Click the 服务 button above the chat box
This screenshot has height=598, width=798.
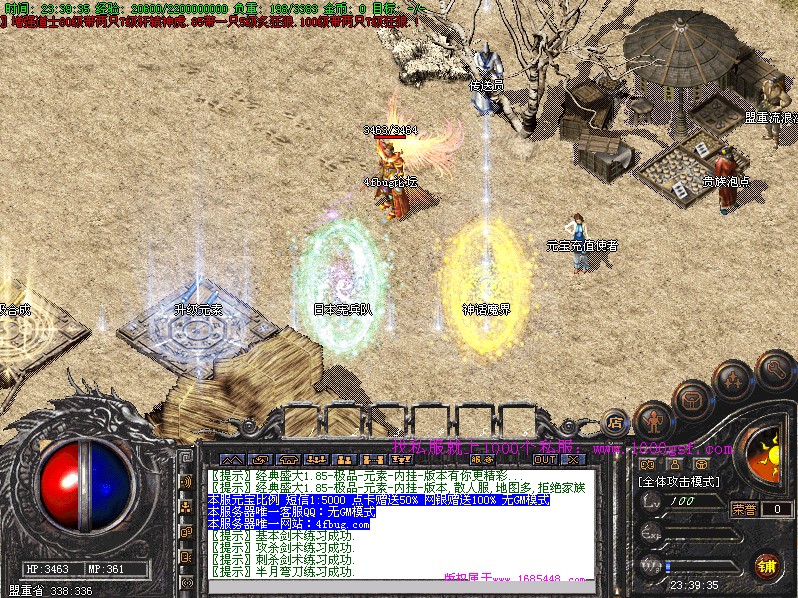point(482,460)
